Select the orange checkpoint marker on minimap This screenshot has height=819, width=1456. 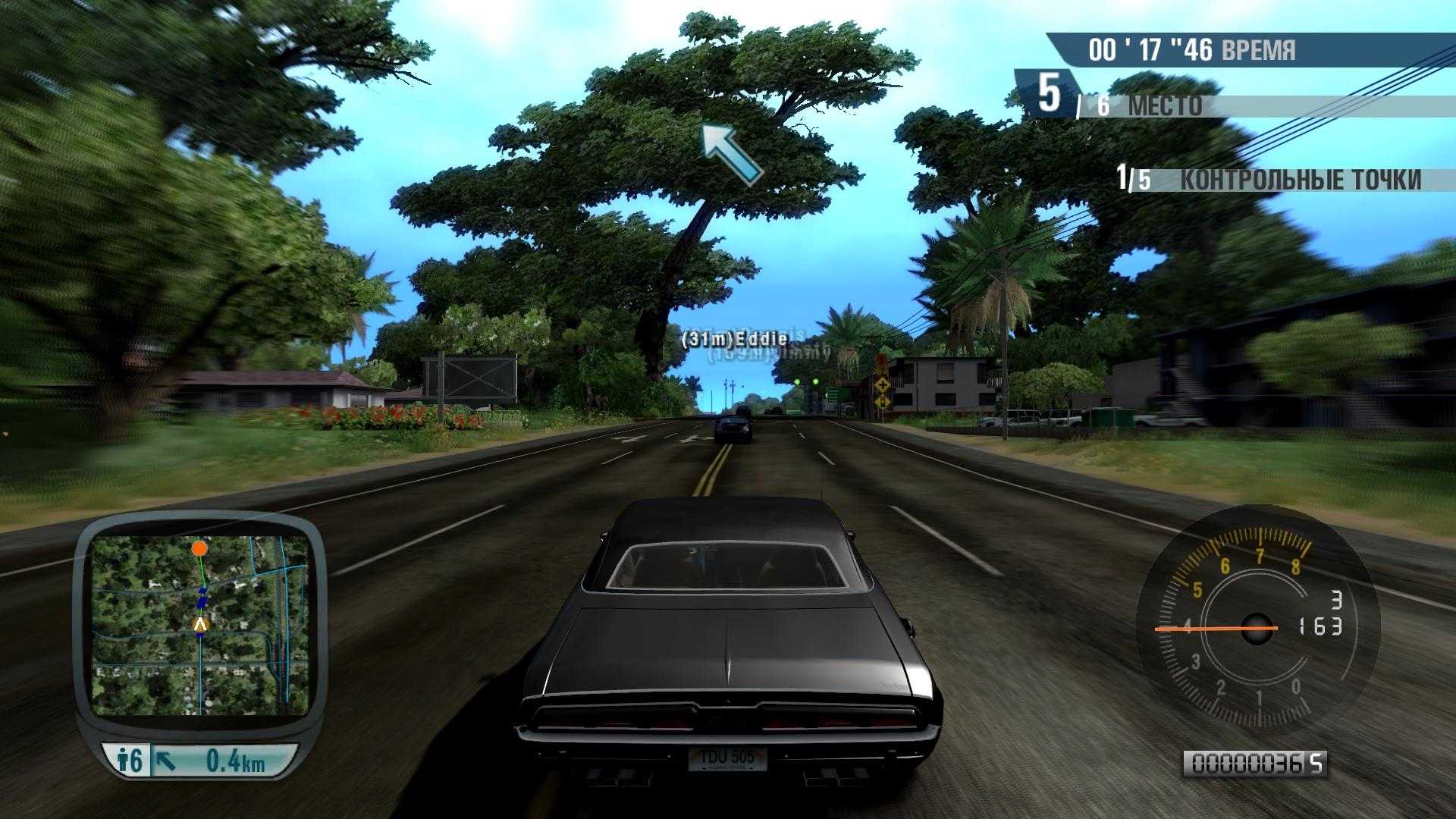coord(199,547)
